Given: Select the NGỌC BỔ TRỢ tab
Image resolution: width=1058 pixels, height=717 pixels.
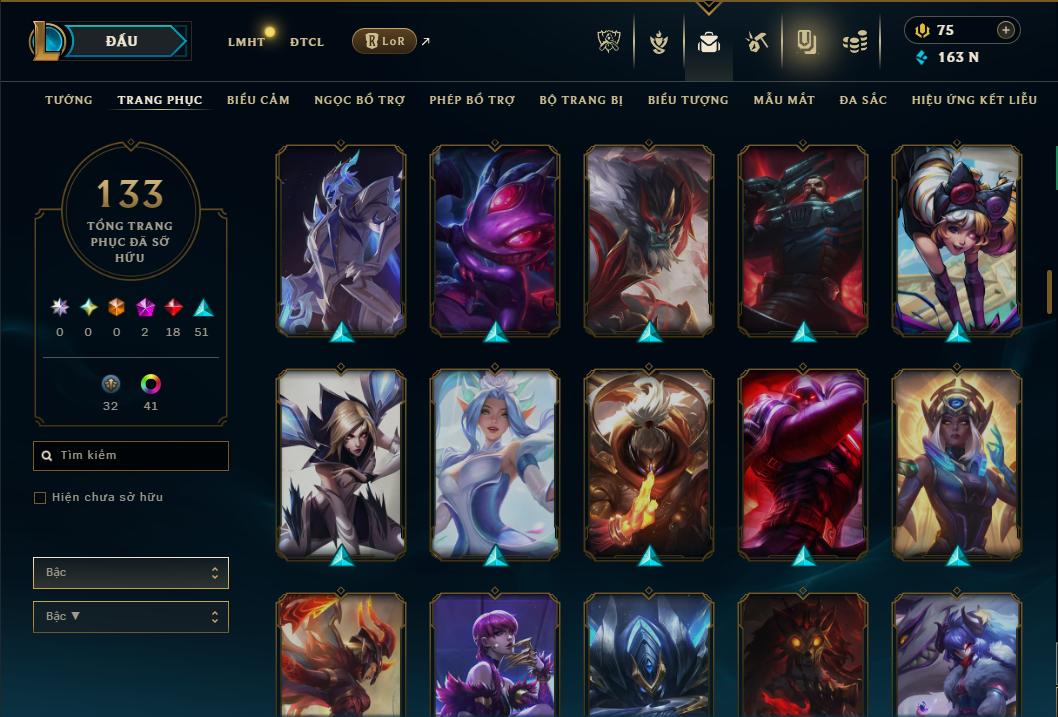Looking at the screenshot, I should 359,100.
